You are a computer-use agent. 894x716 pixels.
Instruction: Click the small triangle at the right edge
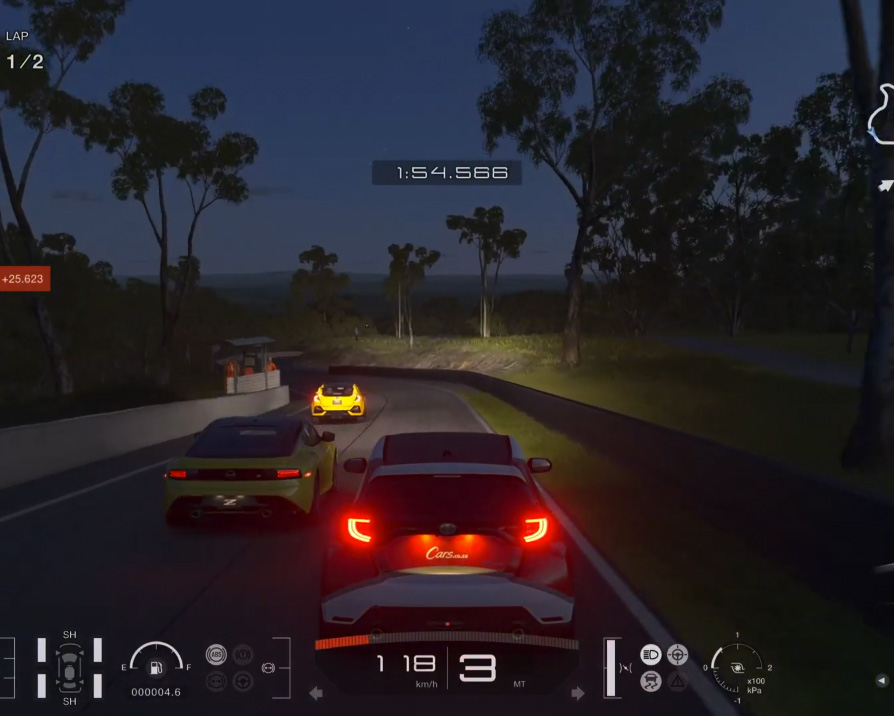pos(881,681)
